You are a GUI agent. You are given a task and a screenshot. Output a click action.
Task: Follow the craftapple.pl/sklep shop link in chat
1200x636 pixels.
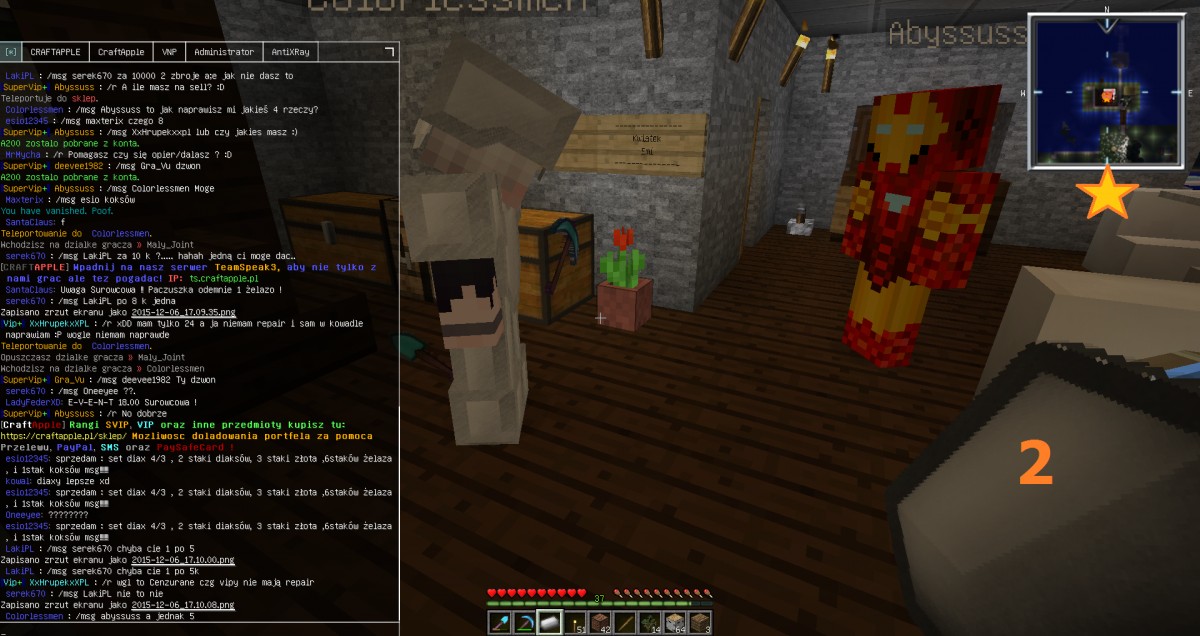(61, 436)
